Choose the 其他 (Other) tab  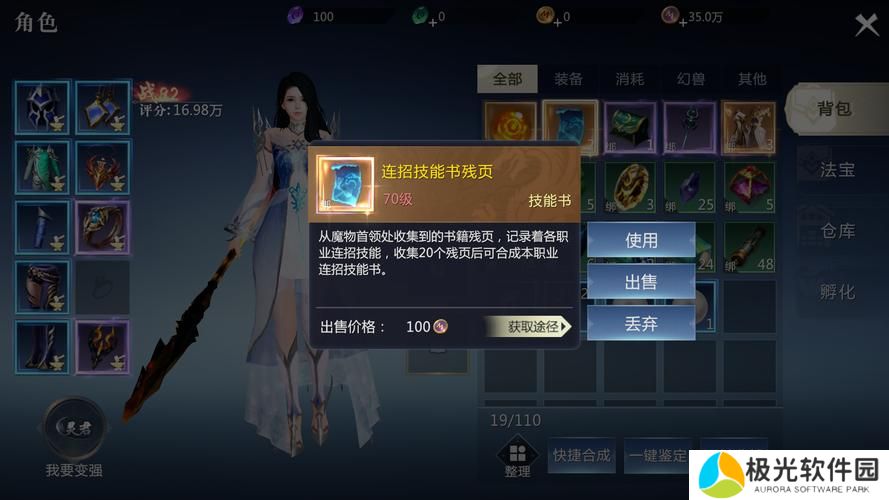752,79
